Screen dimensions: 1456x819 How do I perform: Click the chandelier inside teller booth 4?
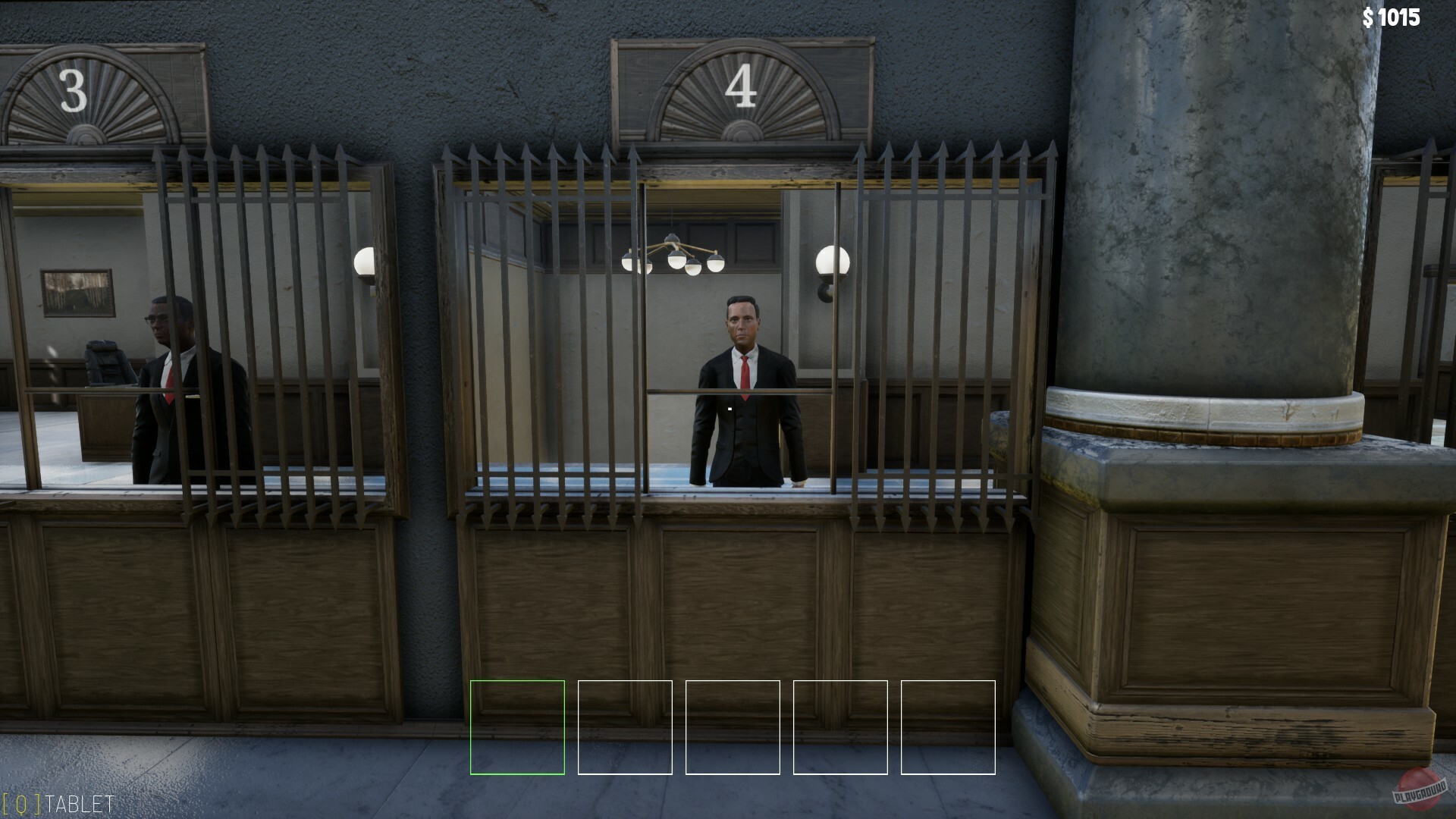pos(673,250)
